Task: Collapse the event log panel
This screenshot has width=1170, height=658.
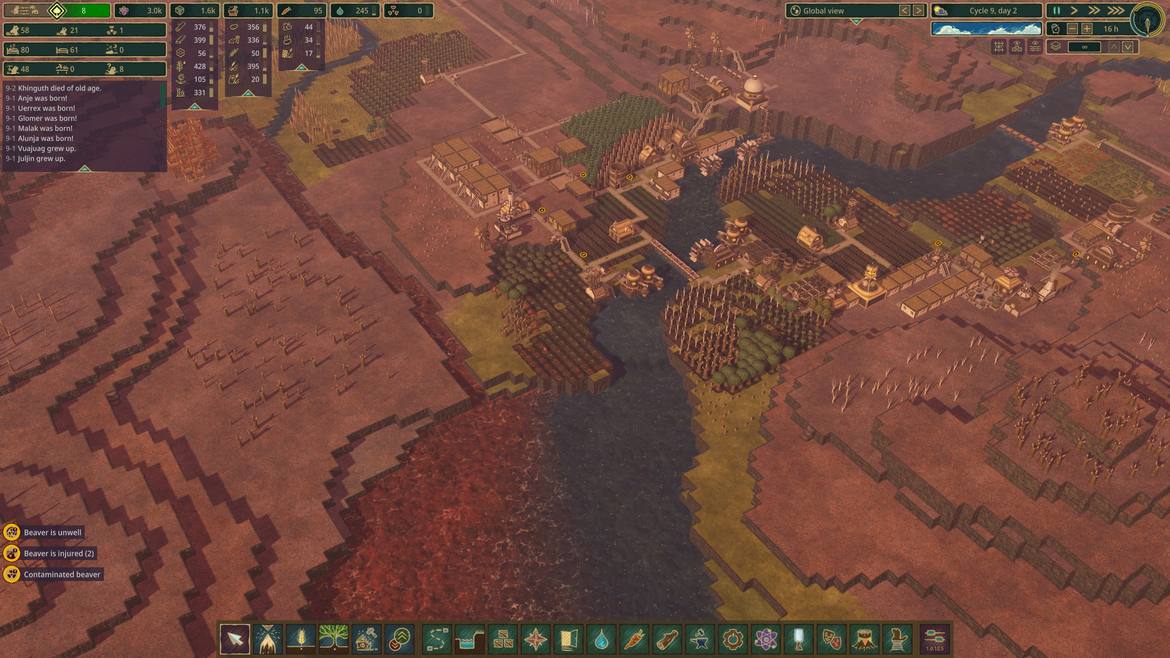Action: point(85,168)
